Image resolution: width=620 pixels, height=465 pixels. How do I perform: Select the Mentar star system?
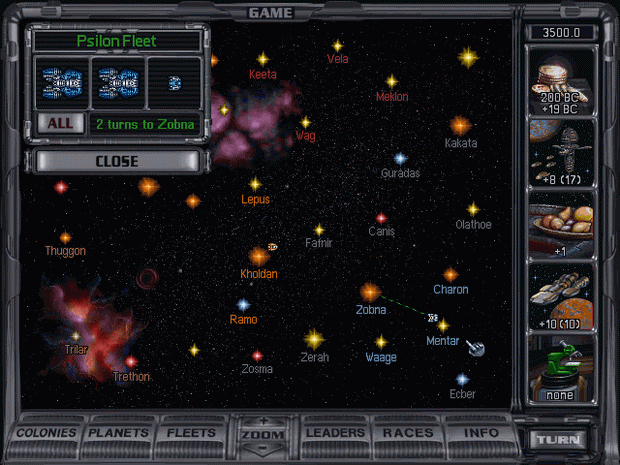[443, 325]
